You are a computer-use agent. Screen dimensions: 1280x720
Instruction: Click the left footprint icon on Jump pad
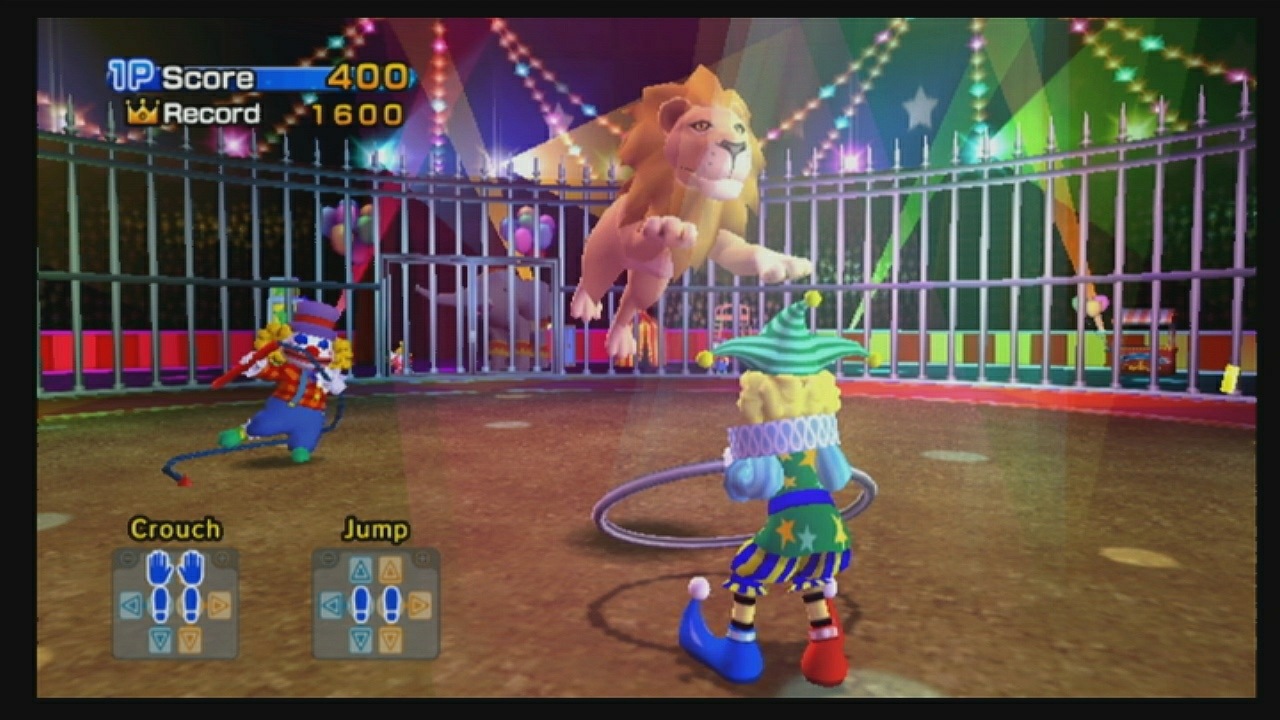[x=360, y=606]
